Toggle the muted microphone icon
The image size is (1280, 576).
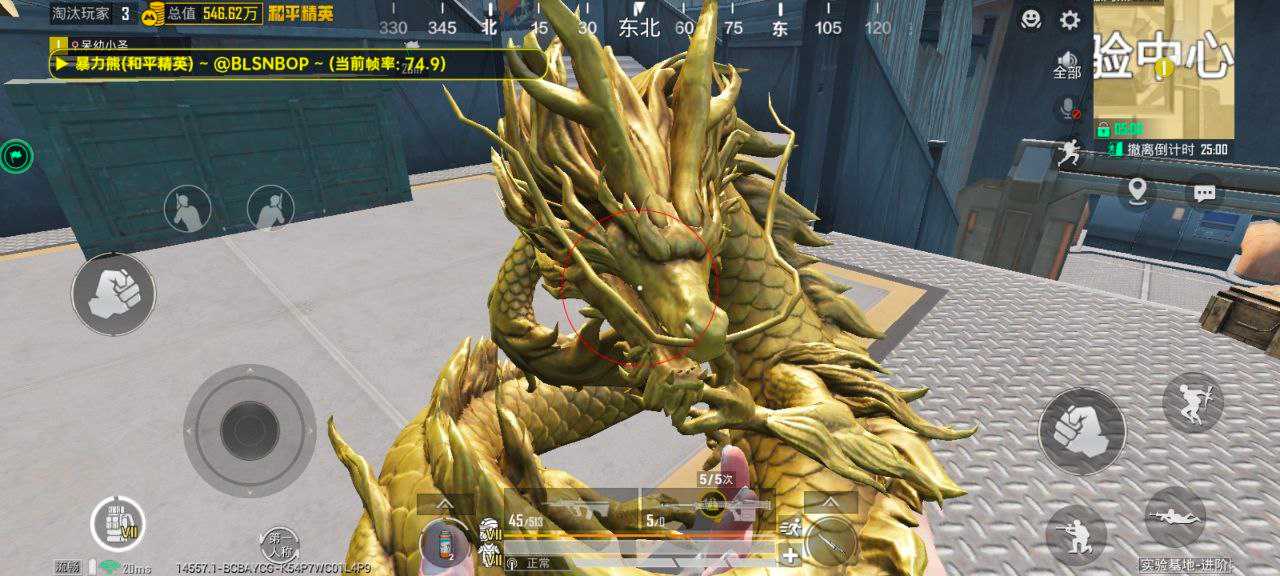click(x=1070, y=108)
